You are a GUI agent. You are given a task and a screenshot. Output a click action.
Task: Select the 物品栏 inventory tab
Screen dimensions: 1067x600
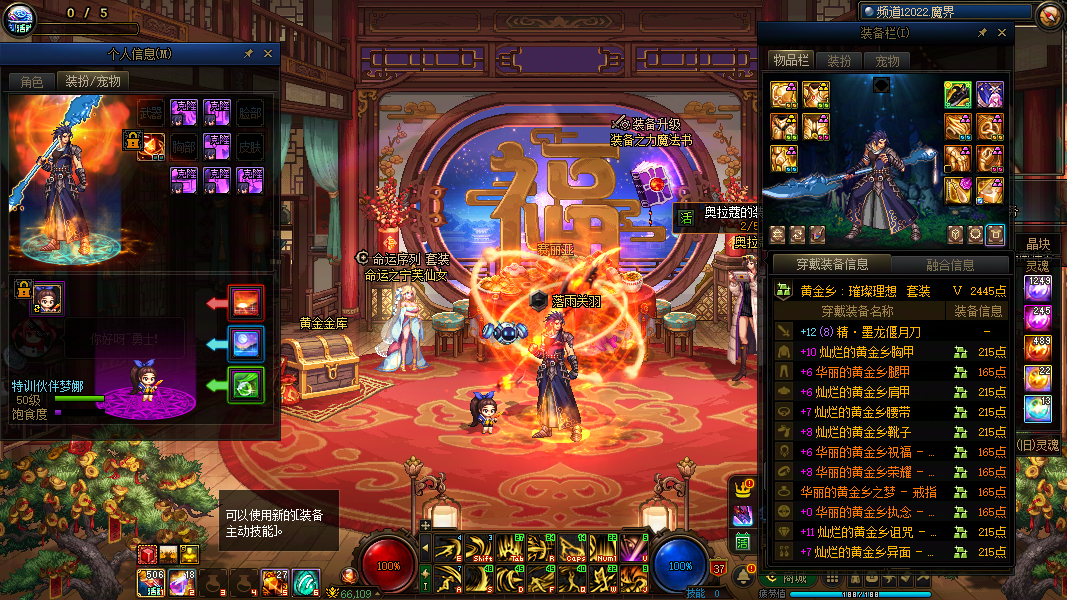point(790,61)
